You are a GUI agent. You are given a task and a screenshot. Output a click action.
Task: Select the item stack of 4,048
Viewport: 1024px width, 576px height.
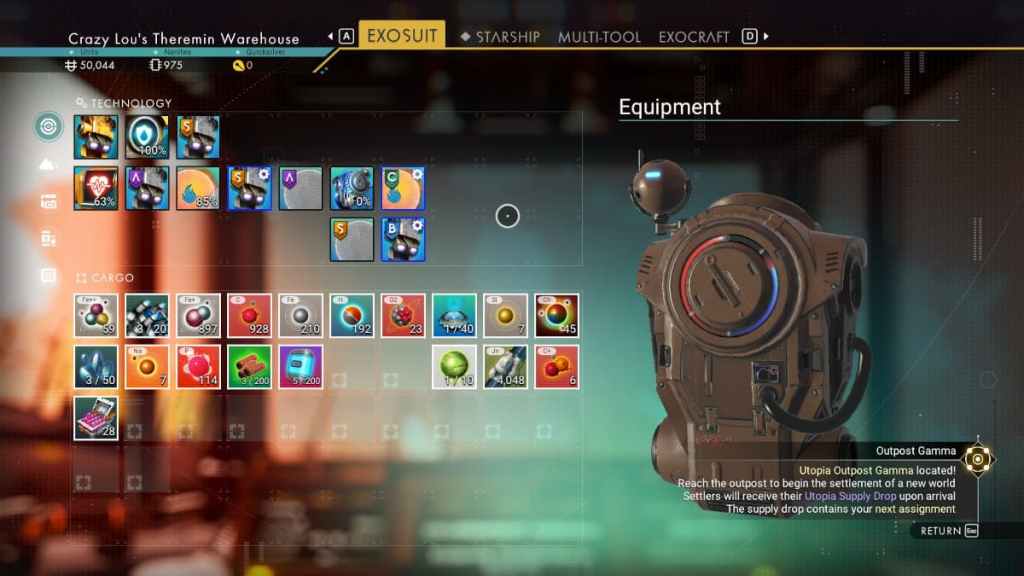click(505, 366)
